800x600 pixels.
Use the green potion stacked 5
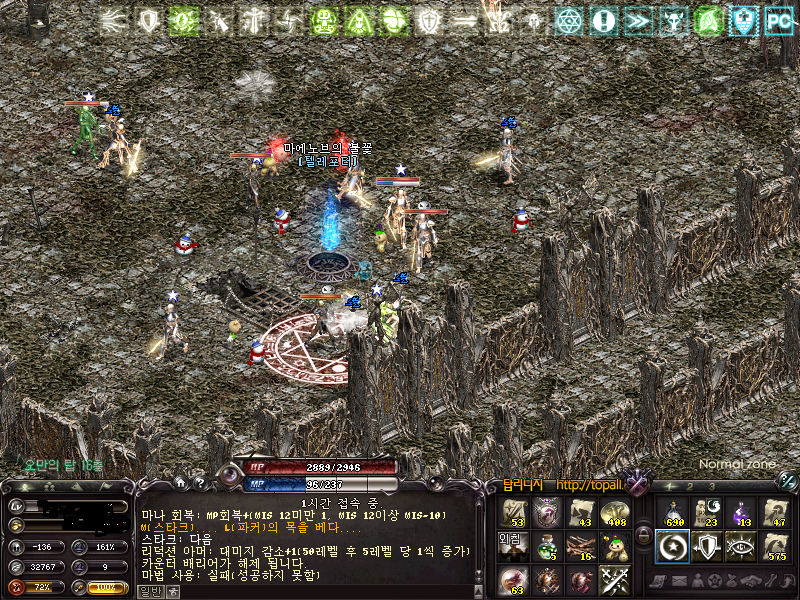coord(546,545)
